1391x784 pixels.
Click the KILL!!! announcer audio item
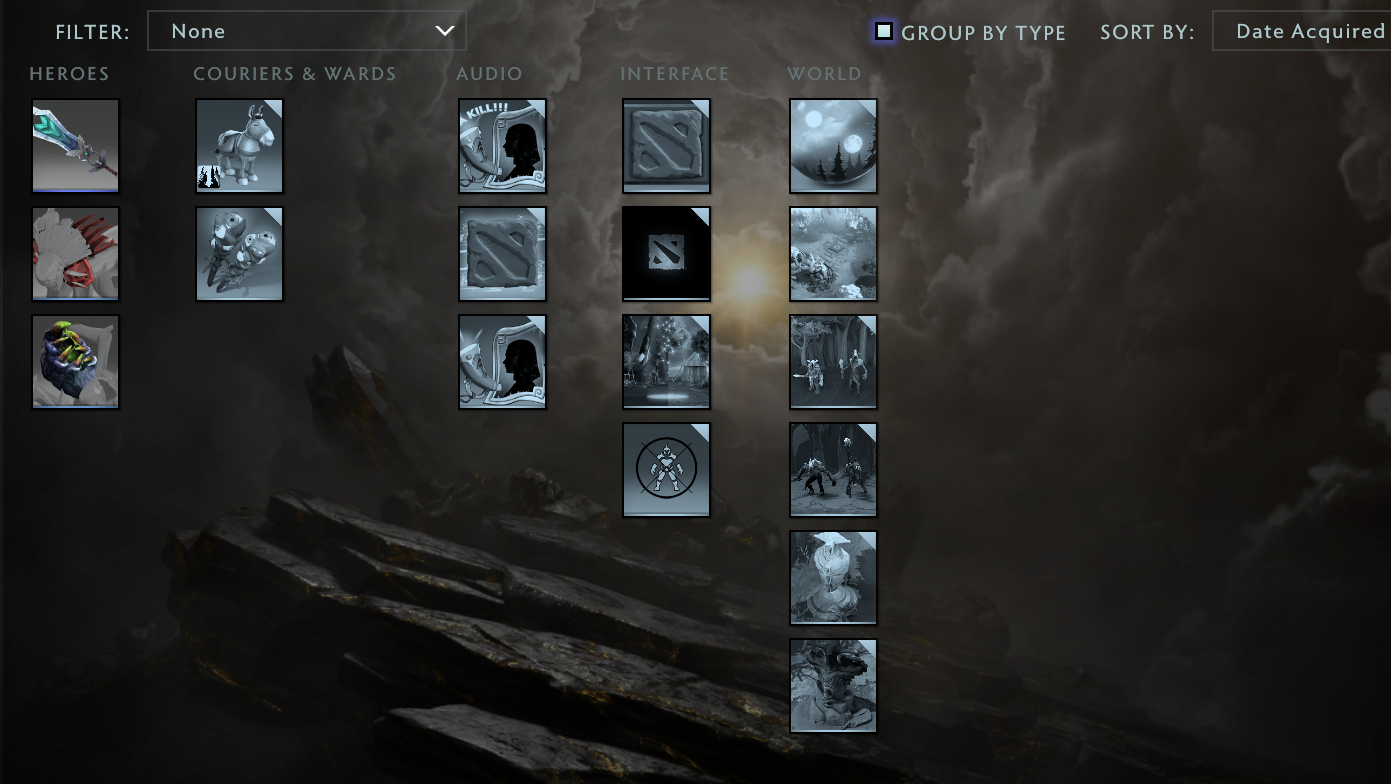coord(502,145)
